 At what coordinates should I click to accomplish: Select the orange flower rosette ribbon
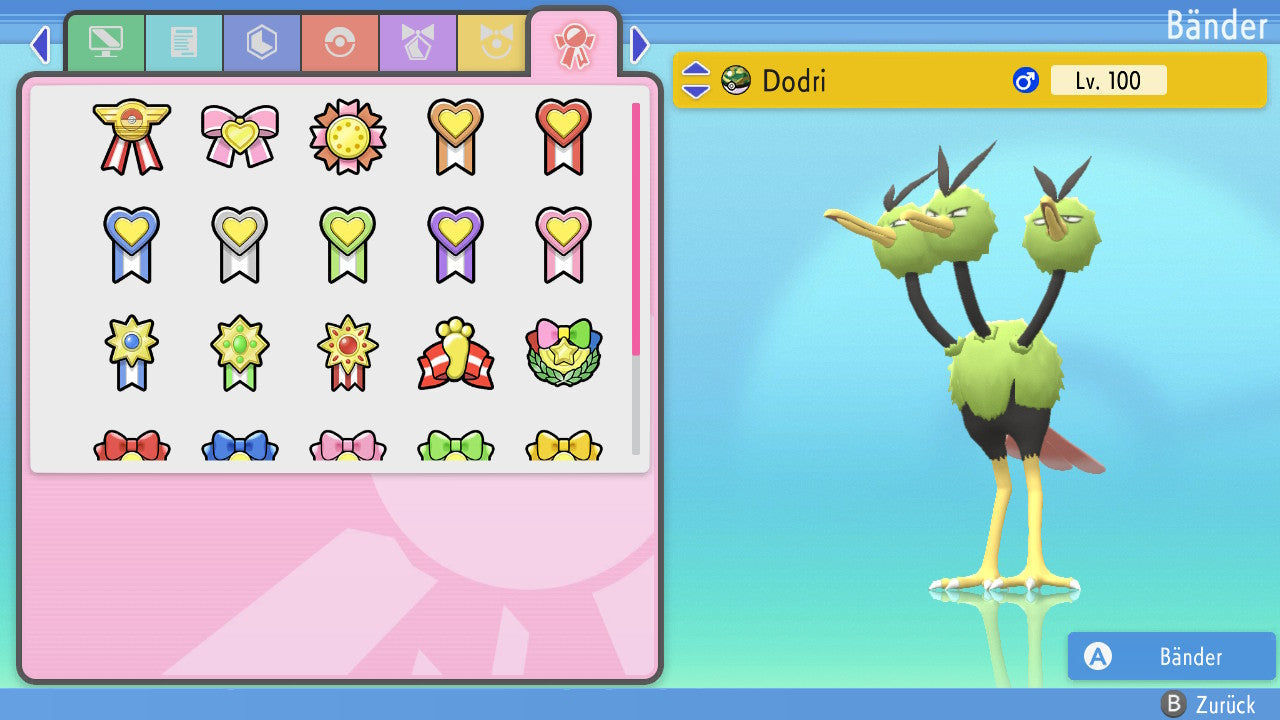point(347,136)
